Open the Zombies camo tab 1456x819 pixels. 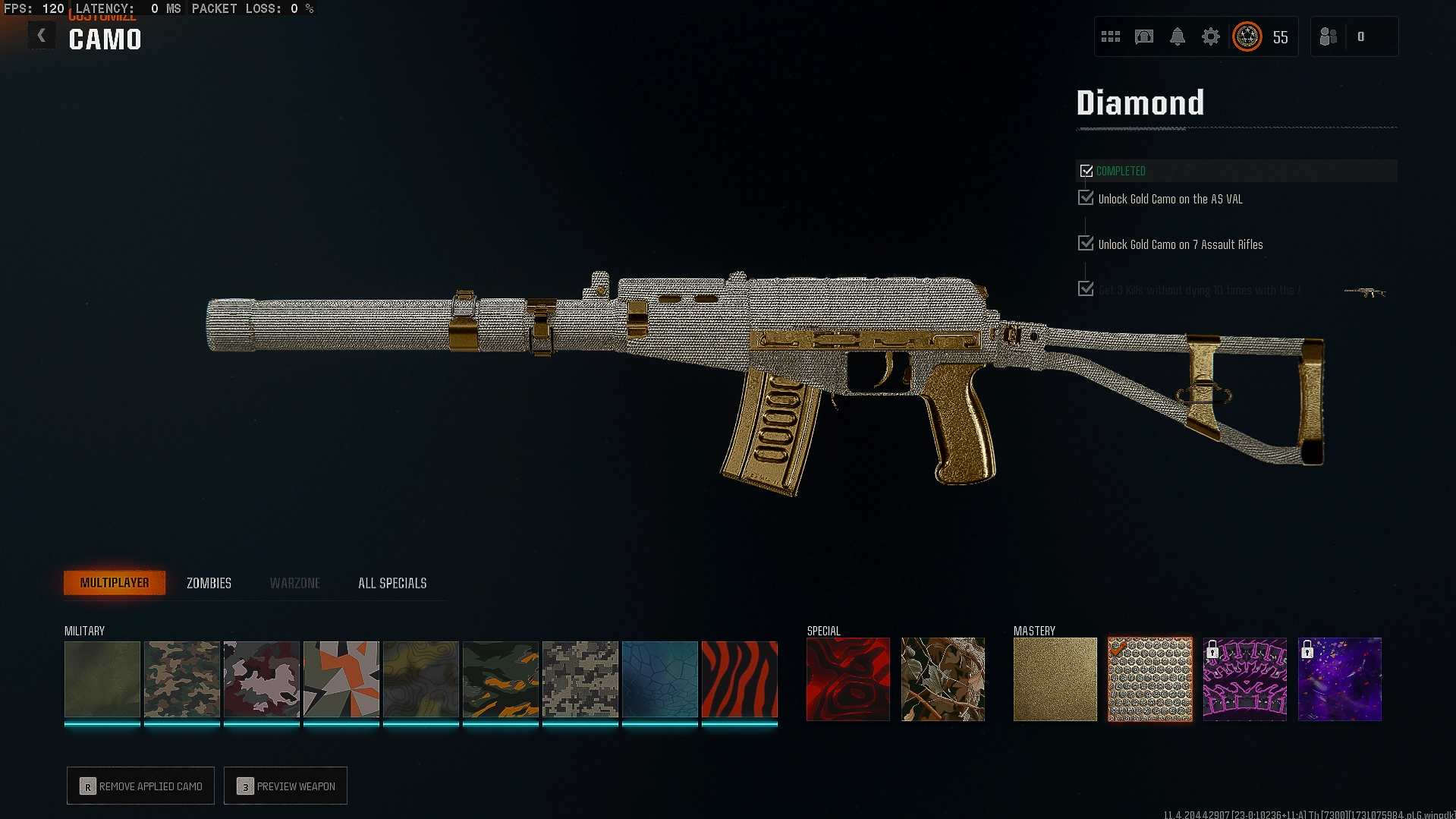pos(209,583)
